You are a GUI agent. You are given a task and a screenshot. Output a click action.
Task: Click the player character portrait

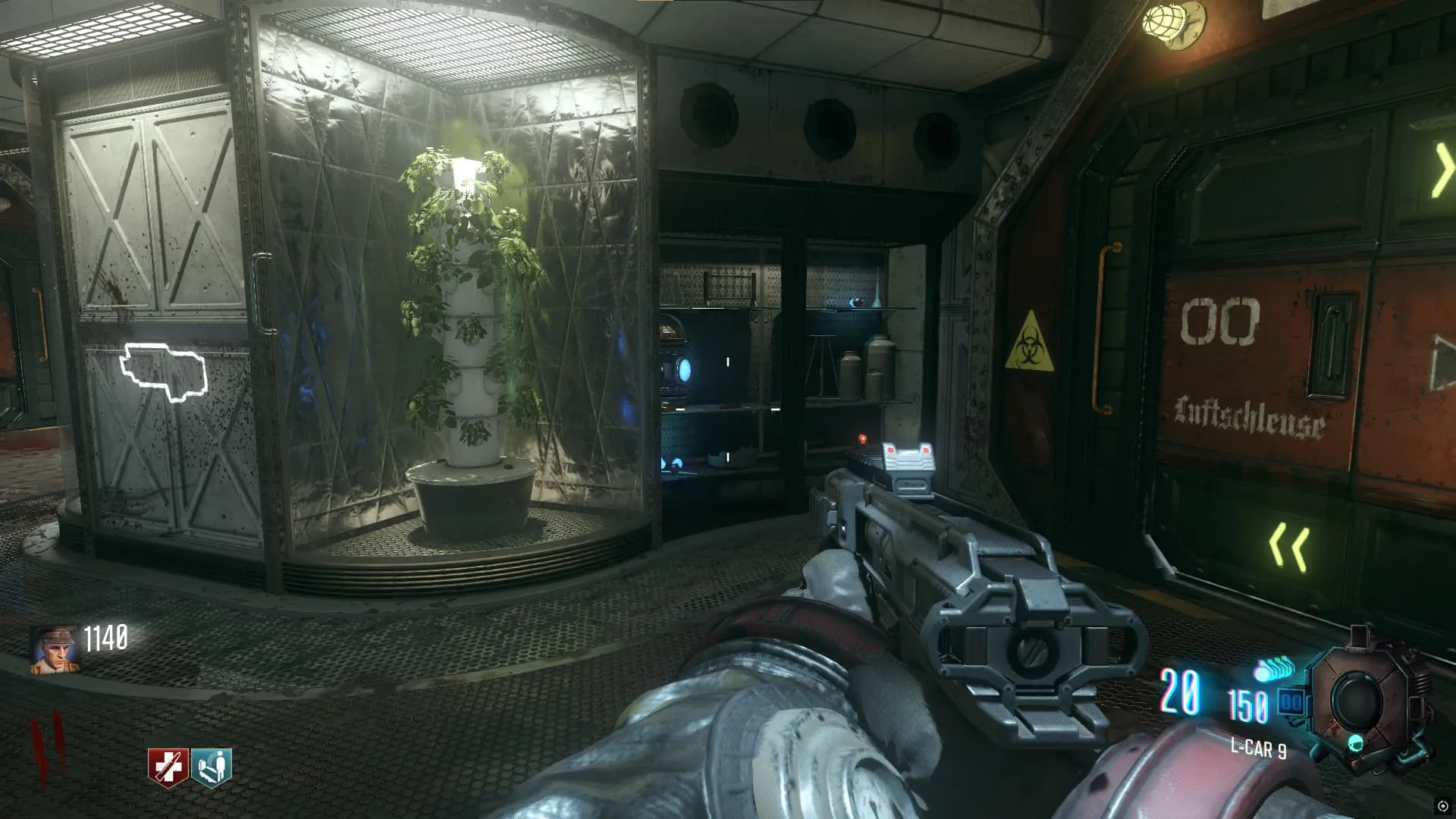[x=54, y=650]
